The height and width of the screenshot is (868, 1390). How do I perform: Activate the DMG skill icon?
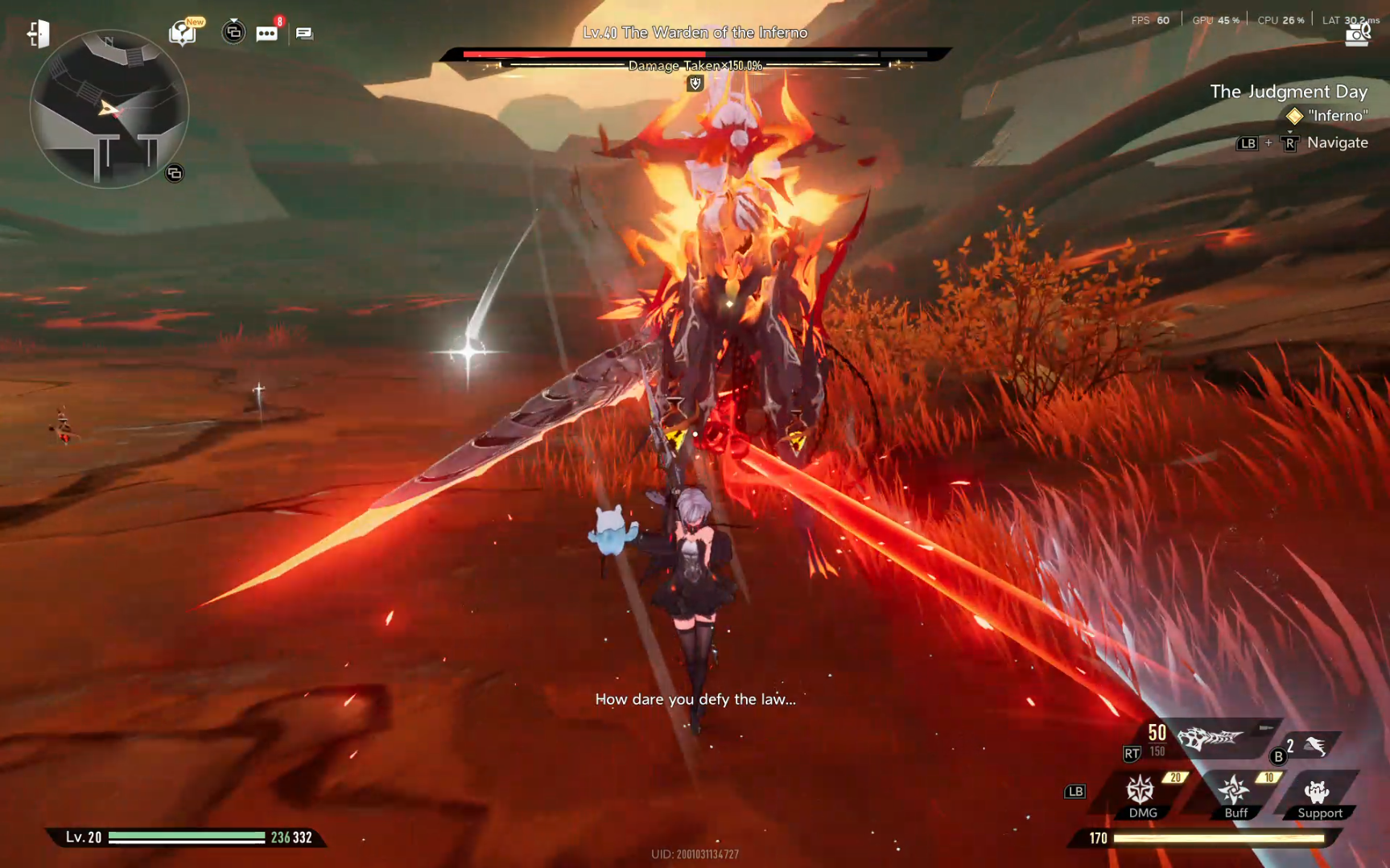point(1141,792)
